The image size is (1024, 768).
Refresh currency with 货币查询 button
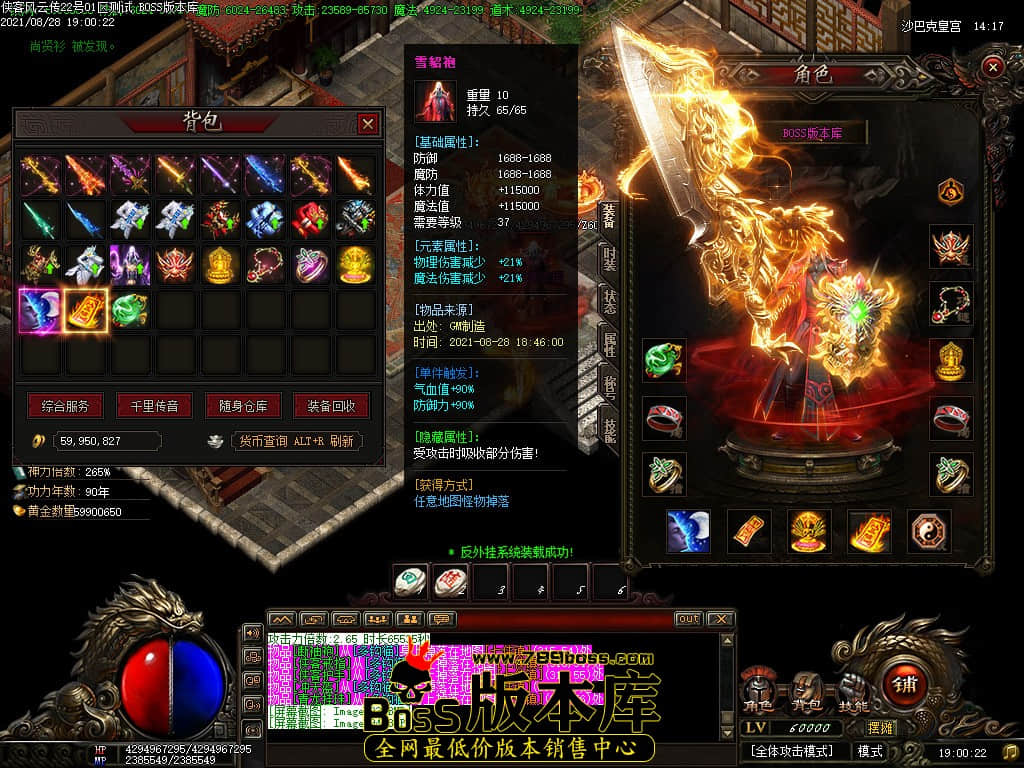pyautogui.click(x=297, y=441)
